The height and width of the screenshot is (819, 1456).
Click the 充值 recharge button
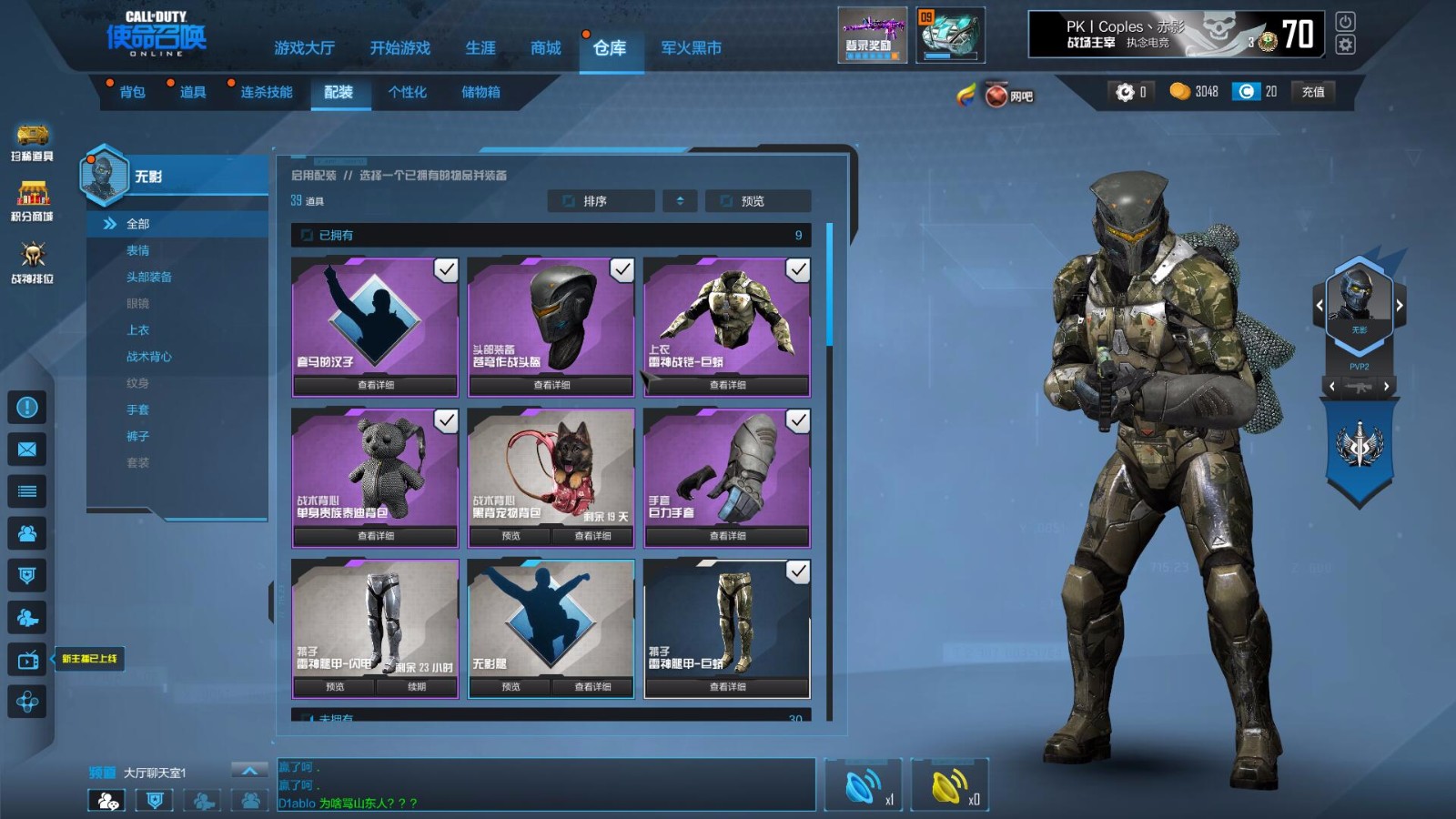click(x=1312, y=92)
